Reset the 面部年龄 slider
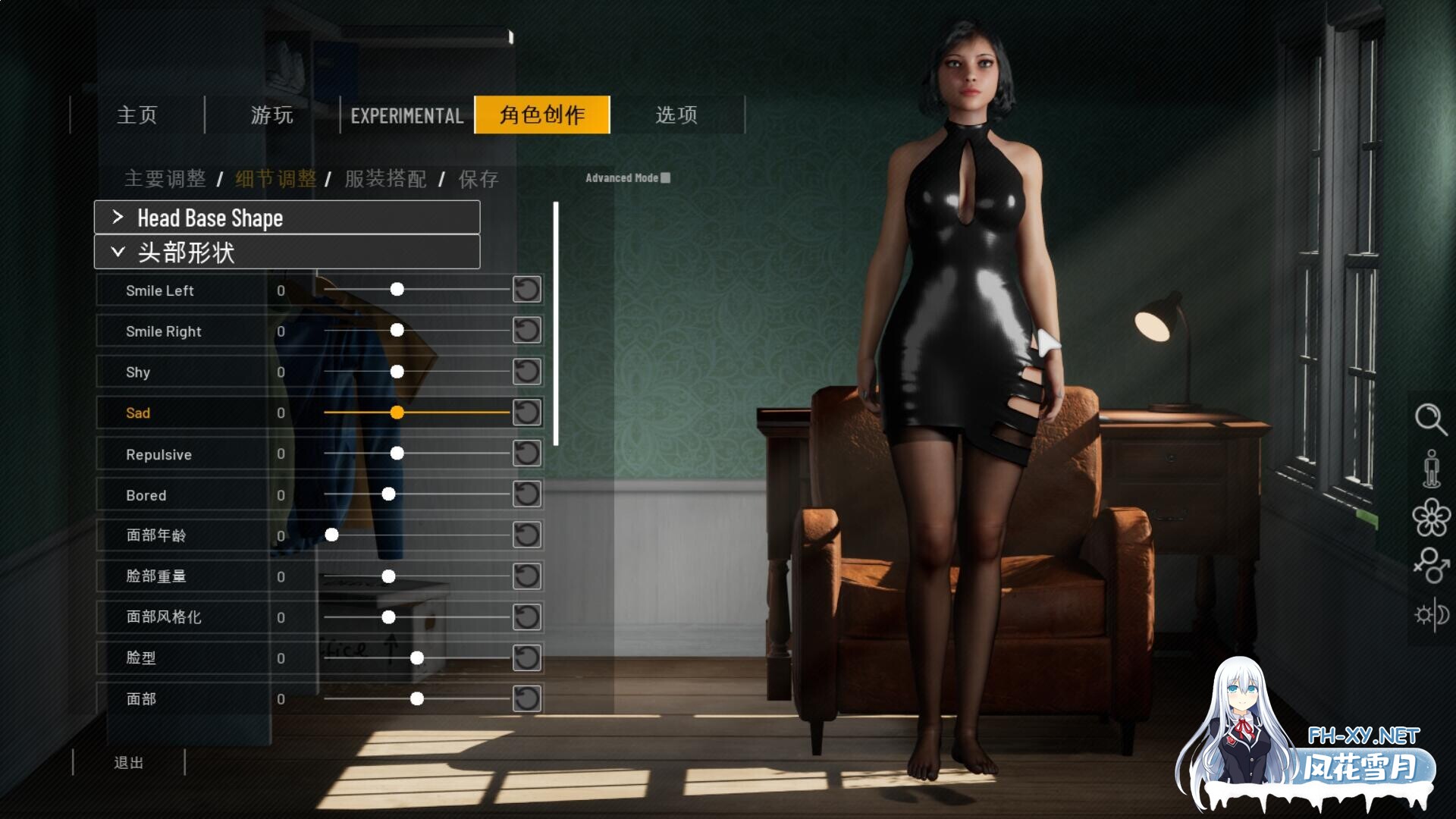1456x819 pixels. 527,535
